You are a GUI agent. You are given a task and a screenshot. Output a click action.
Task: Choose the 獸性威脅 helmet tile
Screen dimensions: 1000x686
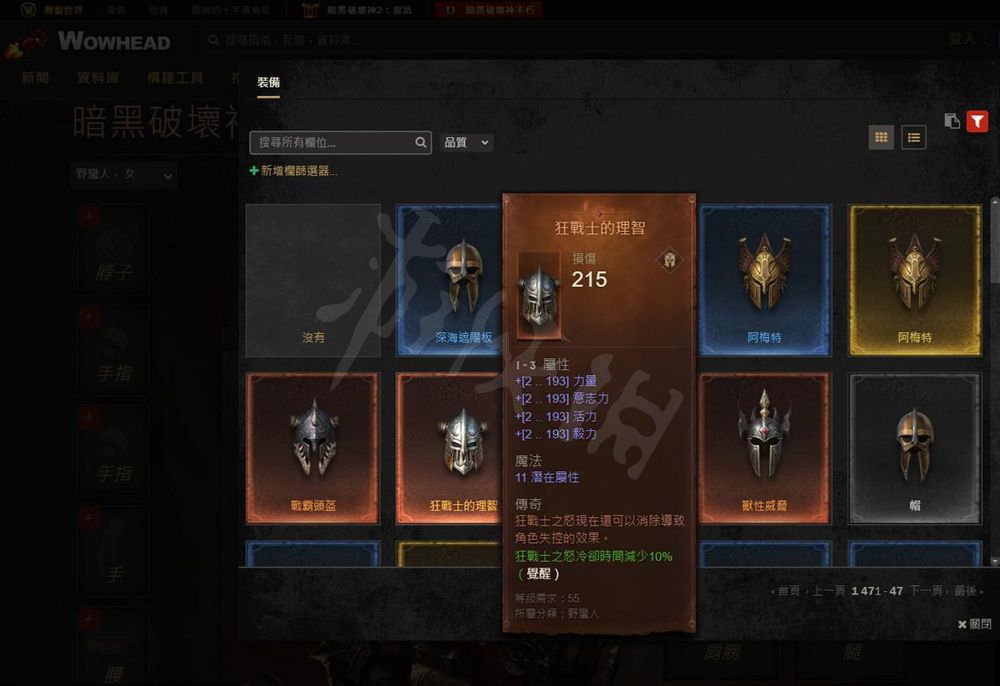click(x=764, y=448)
